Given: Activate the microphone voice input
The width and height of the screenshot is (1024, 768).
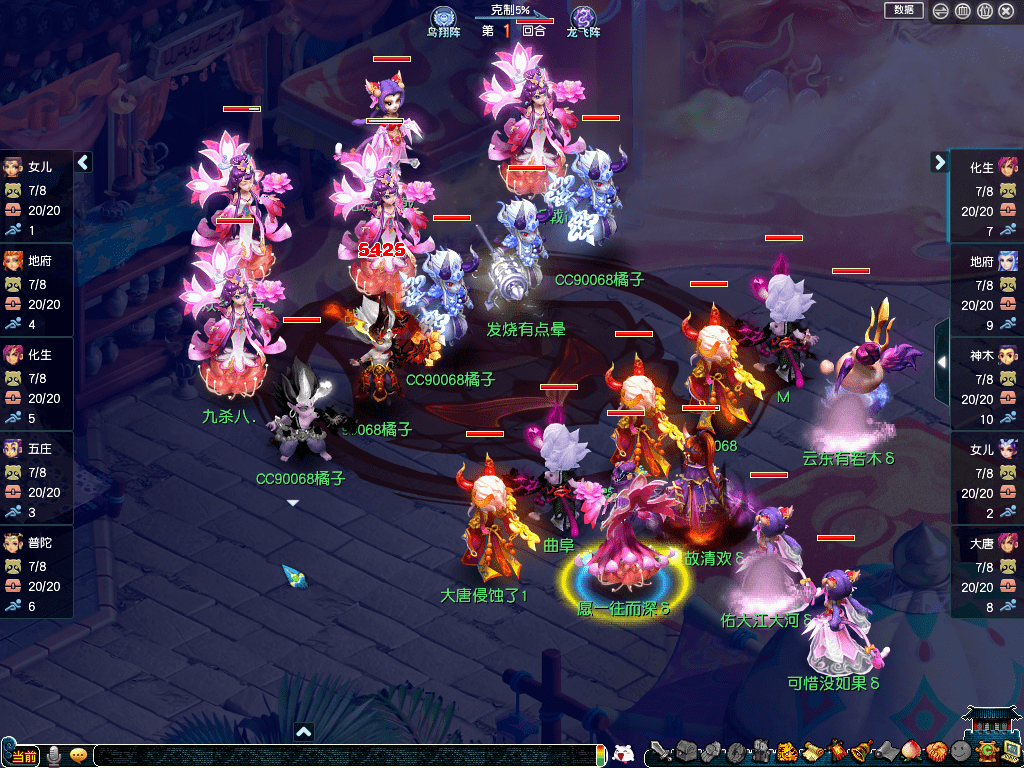Looking at the screenshot, I should click(x=53, y=755).
